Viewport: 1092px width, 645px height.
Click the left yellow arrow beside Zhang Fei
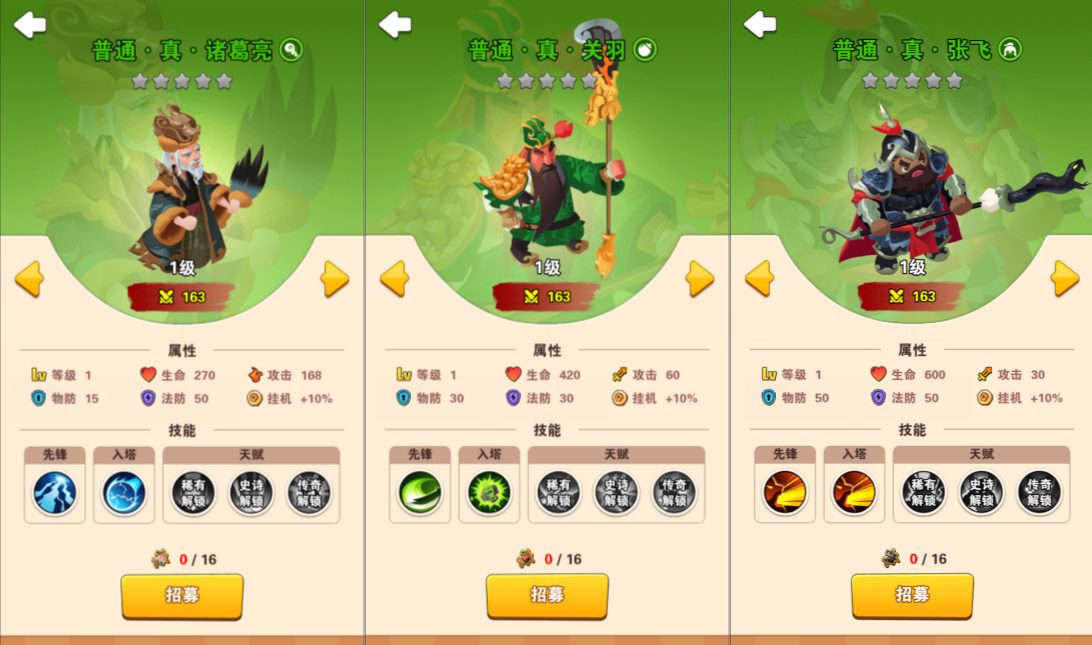tap(760, 279)
